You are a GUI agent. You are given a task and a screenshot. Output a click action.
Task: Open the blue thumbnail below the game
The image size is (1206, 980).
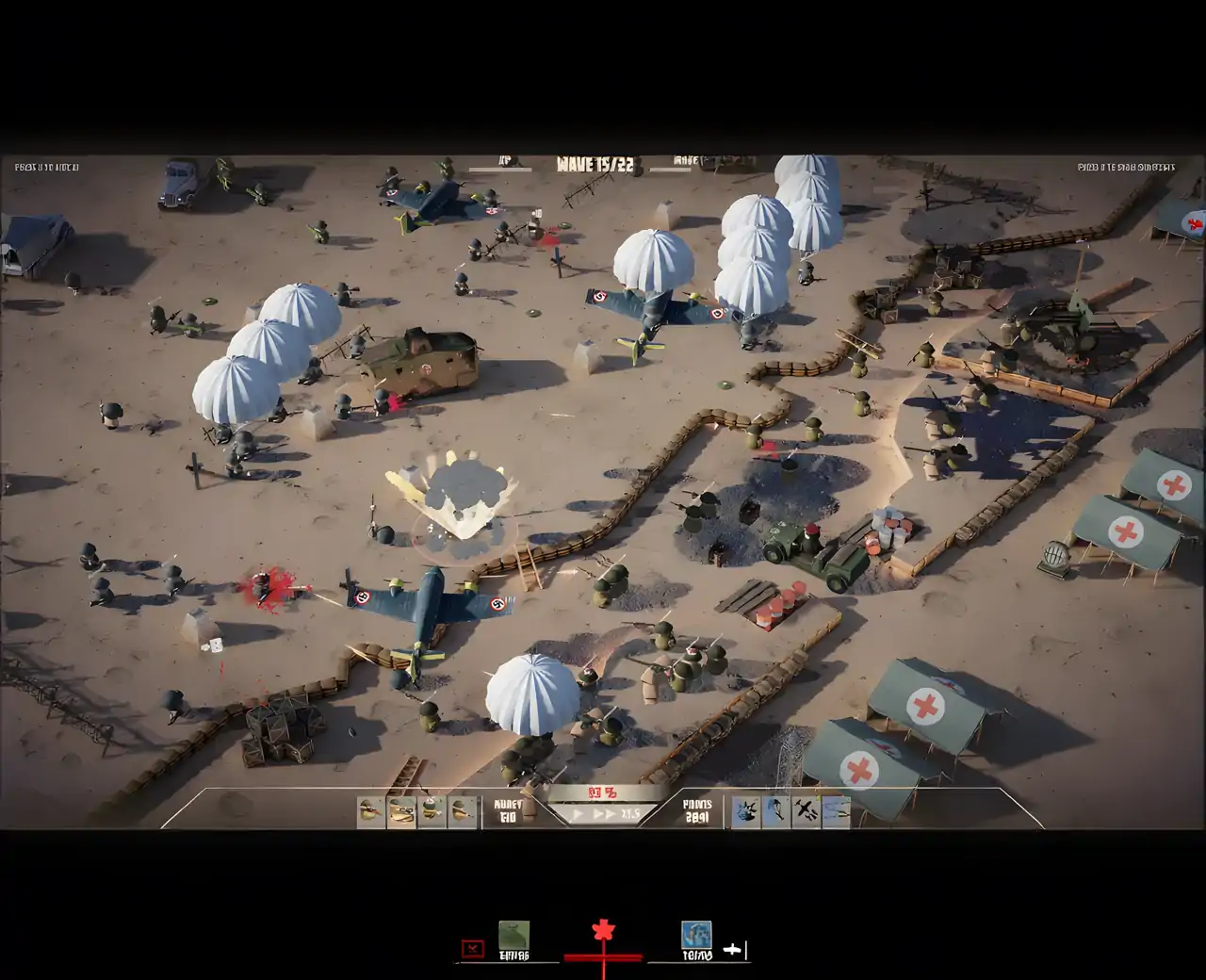[696, 935]
